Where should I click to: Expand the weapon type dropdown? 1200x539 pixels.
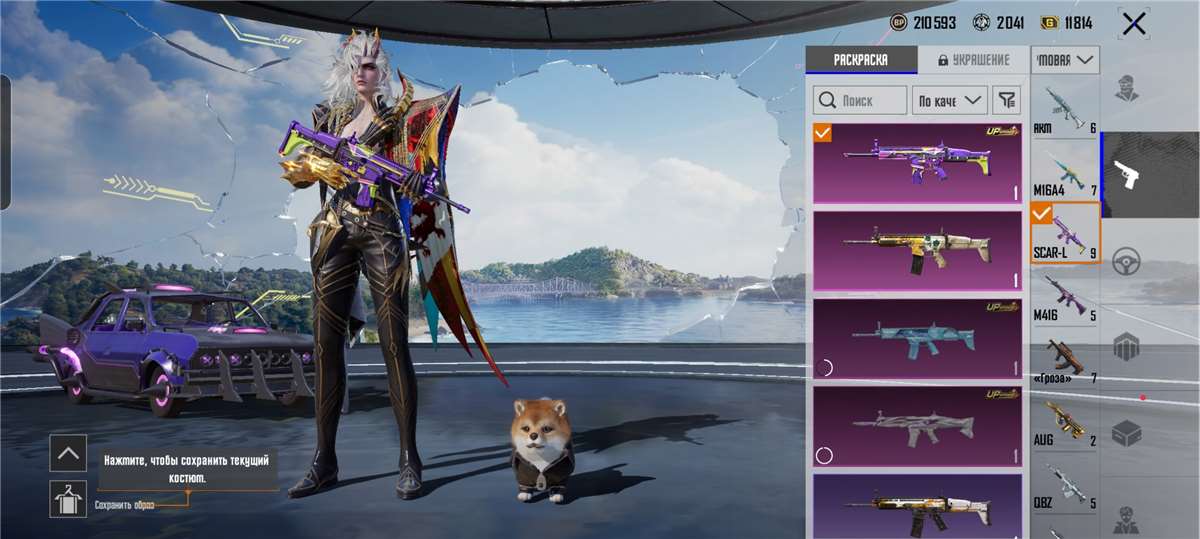[x=1066, y=60]
